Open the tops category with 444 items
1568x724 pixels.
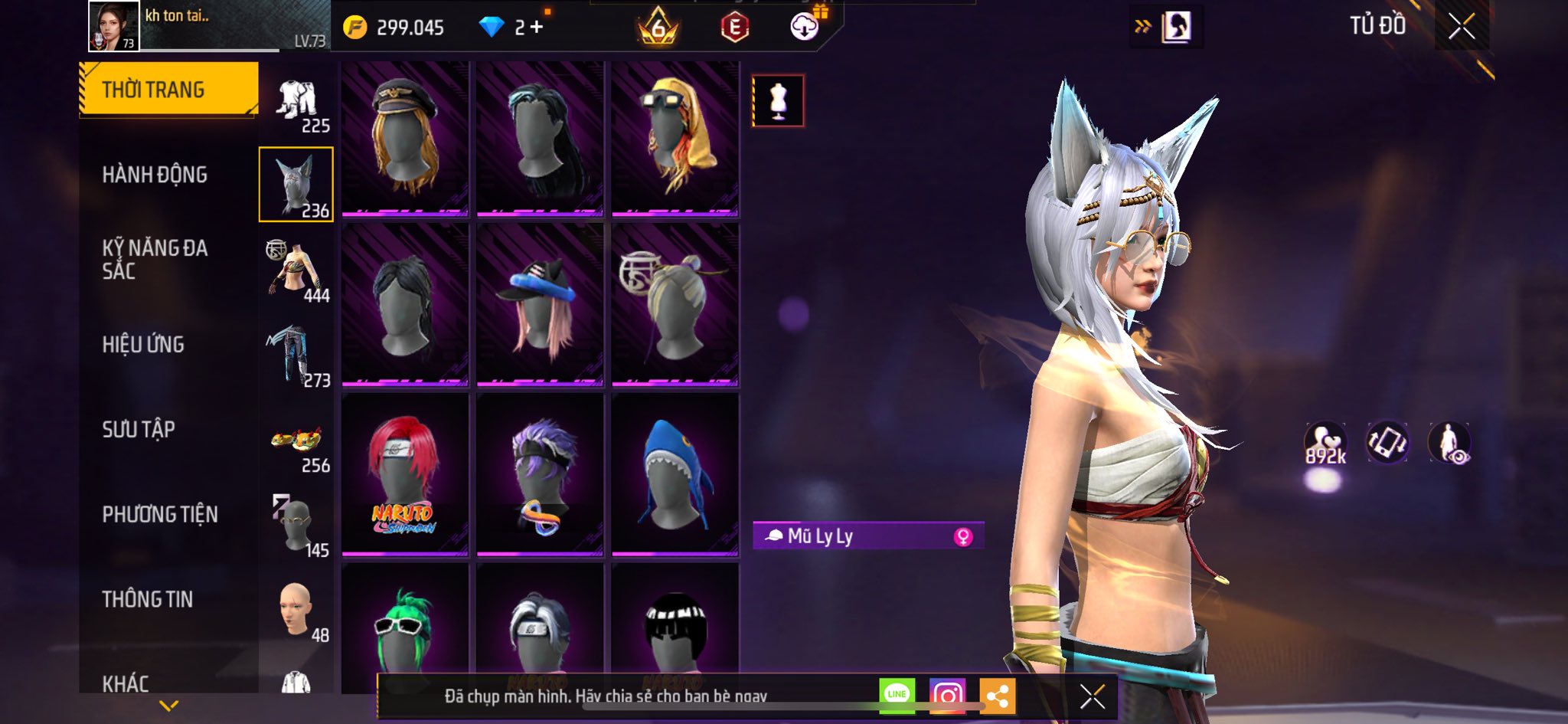click(296, 270)
